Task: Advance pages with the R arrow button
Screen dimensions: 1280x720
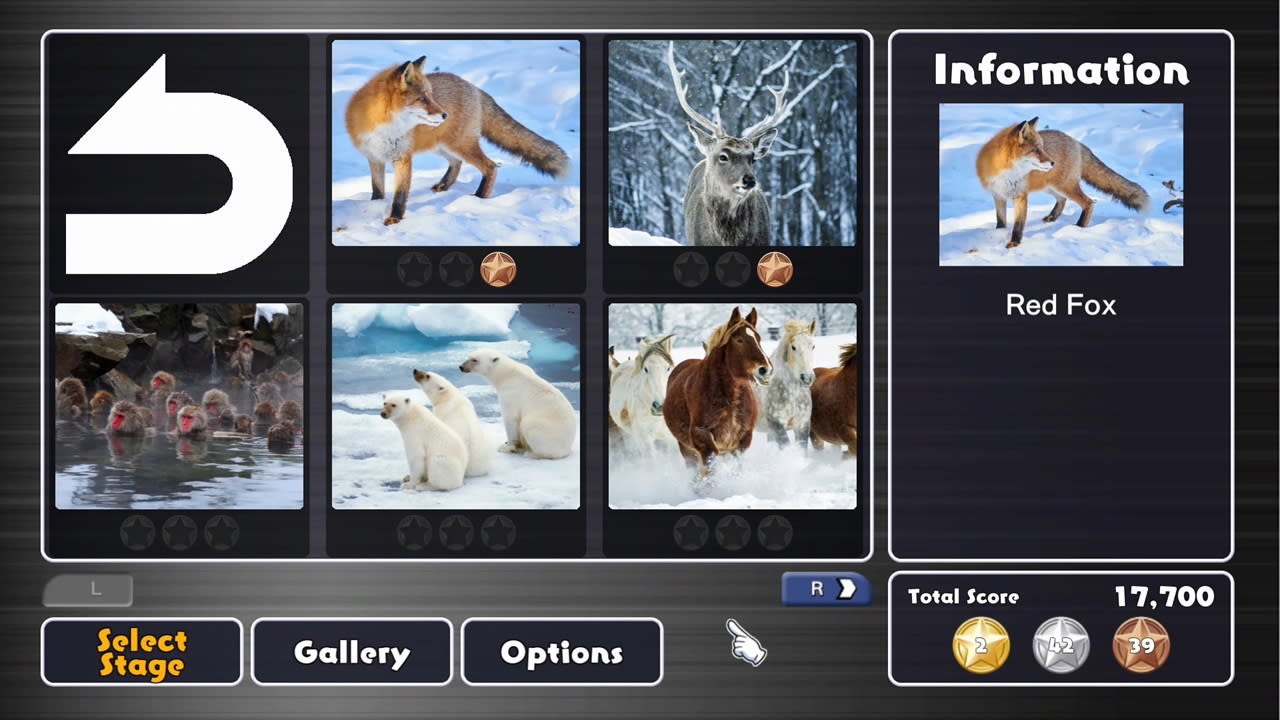Action: tap(824, 589)
